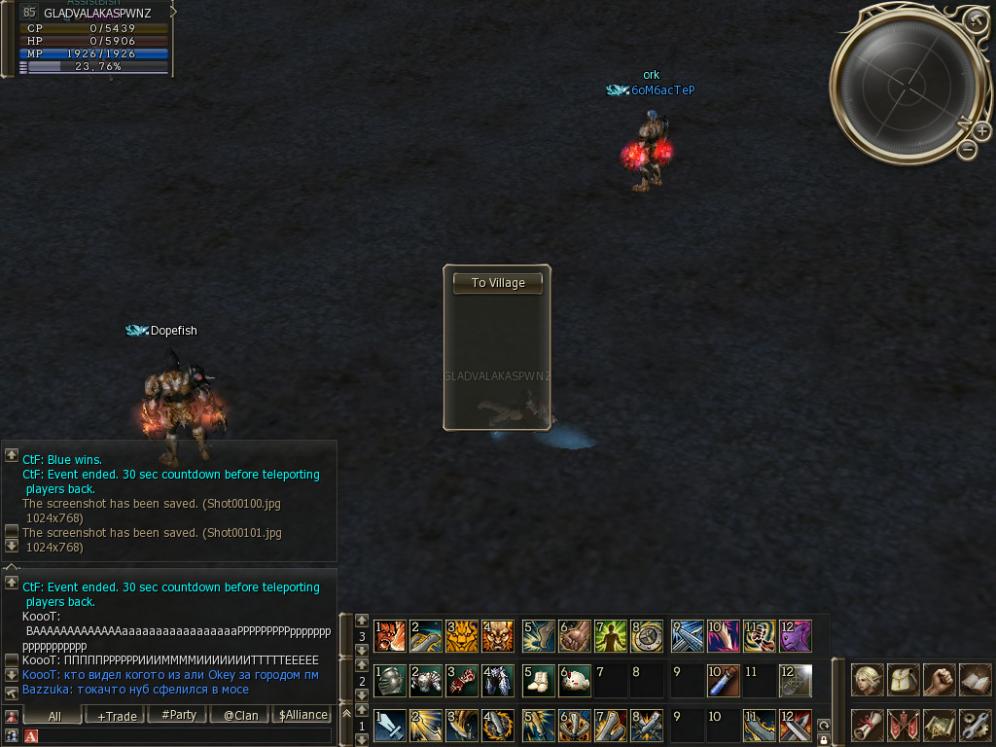The width and height of the screenshot is (996, 747).
Task: Open the quest scroll icon
Action: (x=866, y=723)
